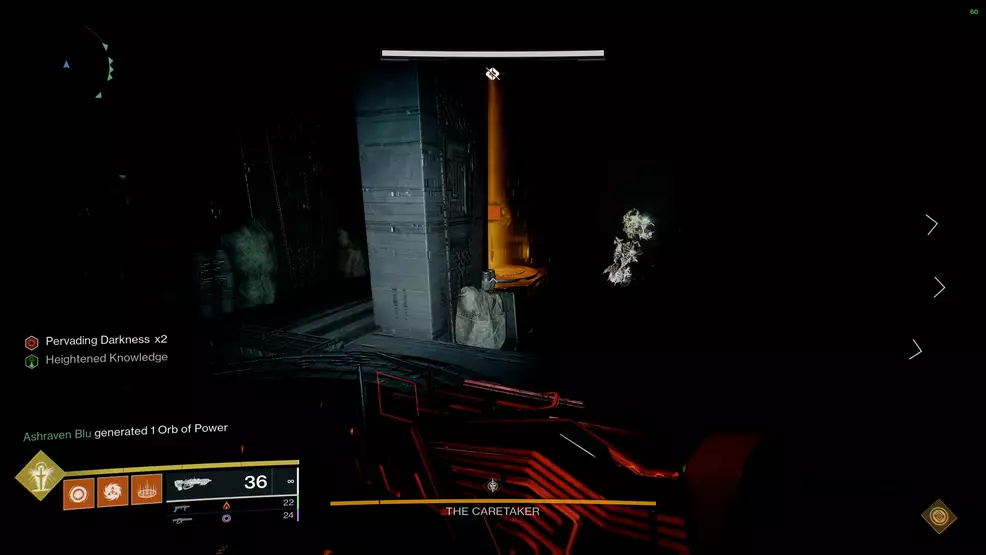Click the gold diamond emblem icon

coord(938,516)
